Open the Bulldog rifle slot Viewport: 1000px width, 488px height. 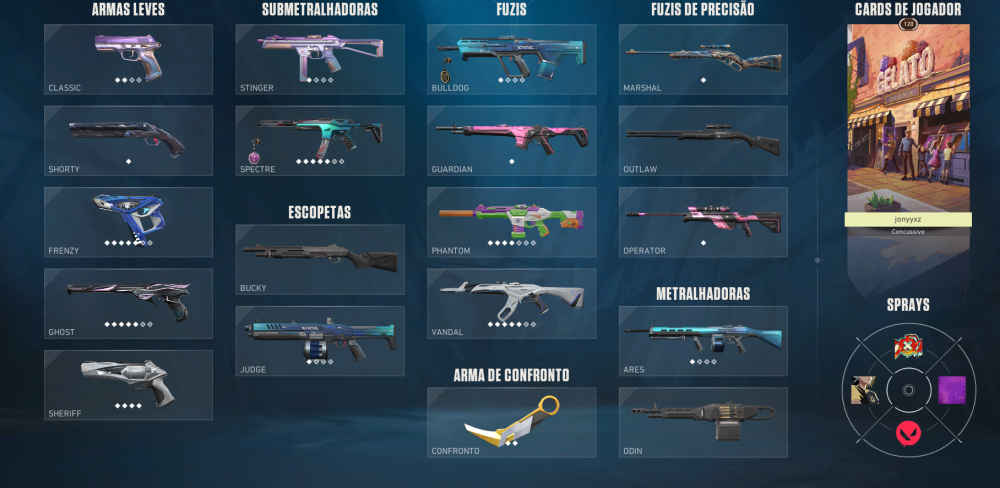511,59
